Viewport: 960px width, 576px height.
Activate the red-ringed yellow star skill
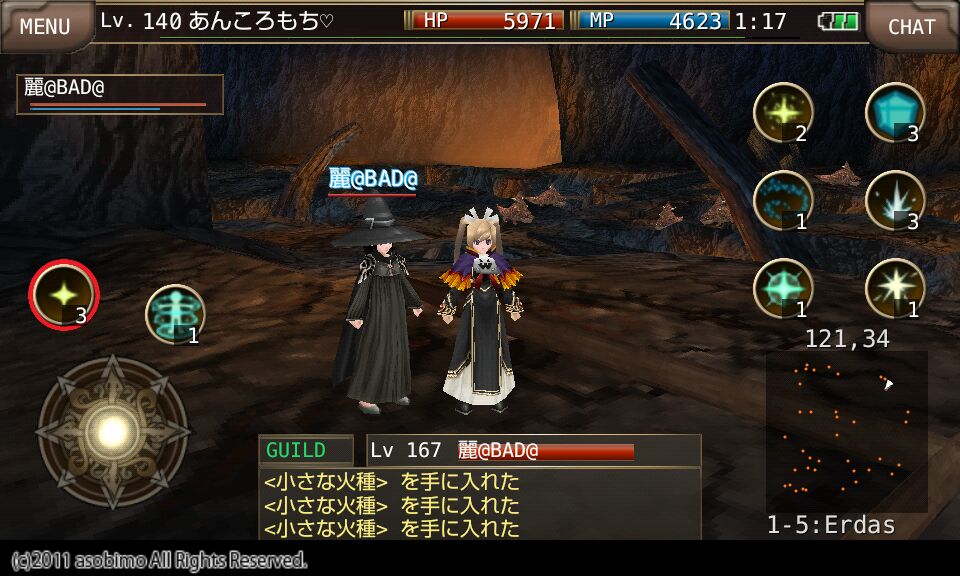64,294
